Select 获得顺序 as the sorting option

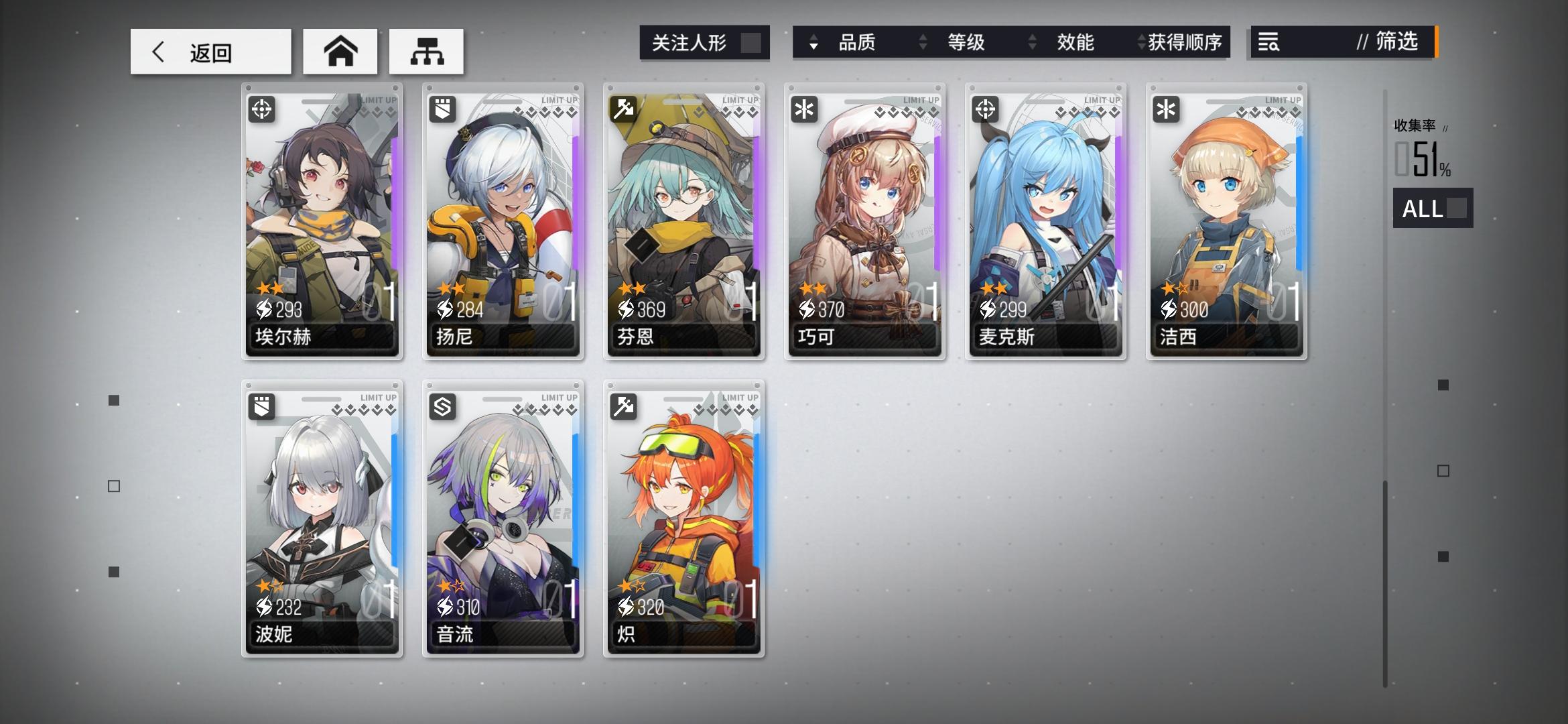point(1185,42)
